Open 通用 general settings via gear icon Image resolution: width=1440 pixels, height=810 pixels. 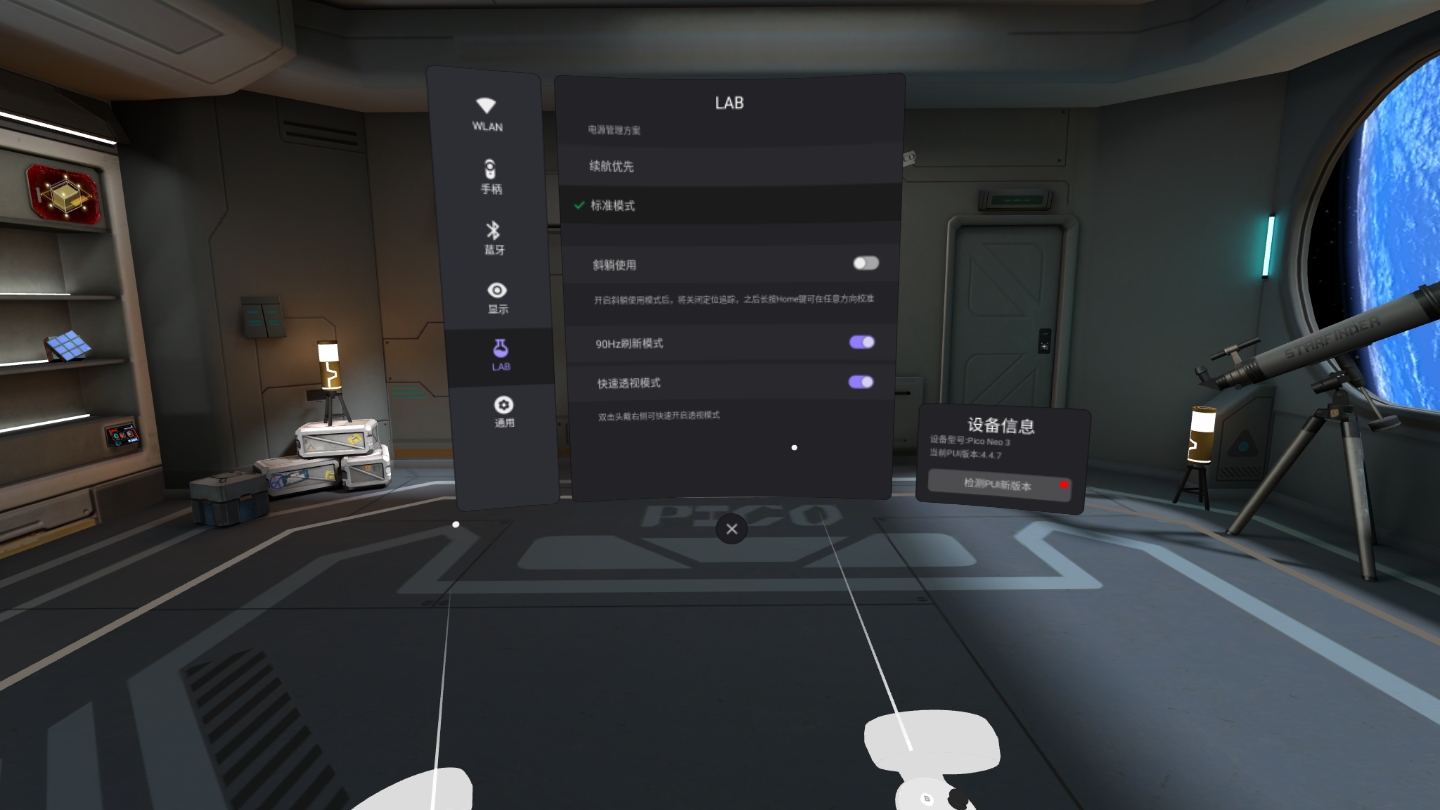pos(503,412)
